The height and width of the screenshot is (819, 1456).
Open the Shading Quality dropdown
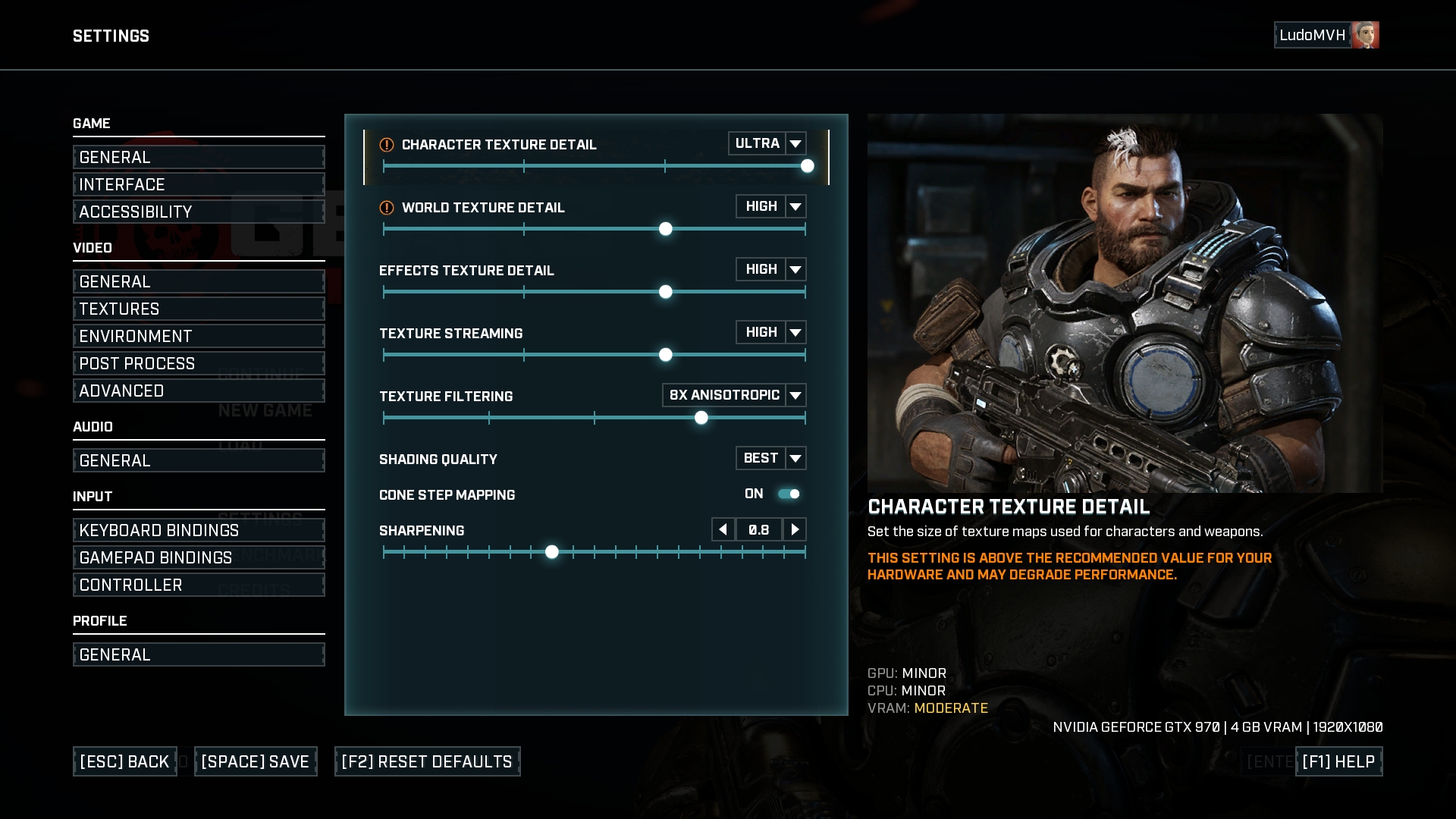pyautogui.click(x=795, y=458)
